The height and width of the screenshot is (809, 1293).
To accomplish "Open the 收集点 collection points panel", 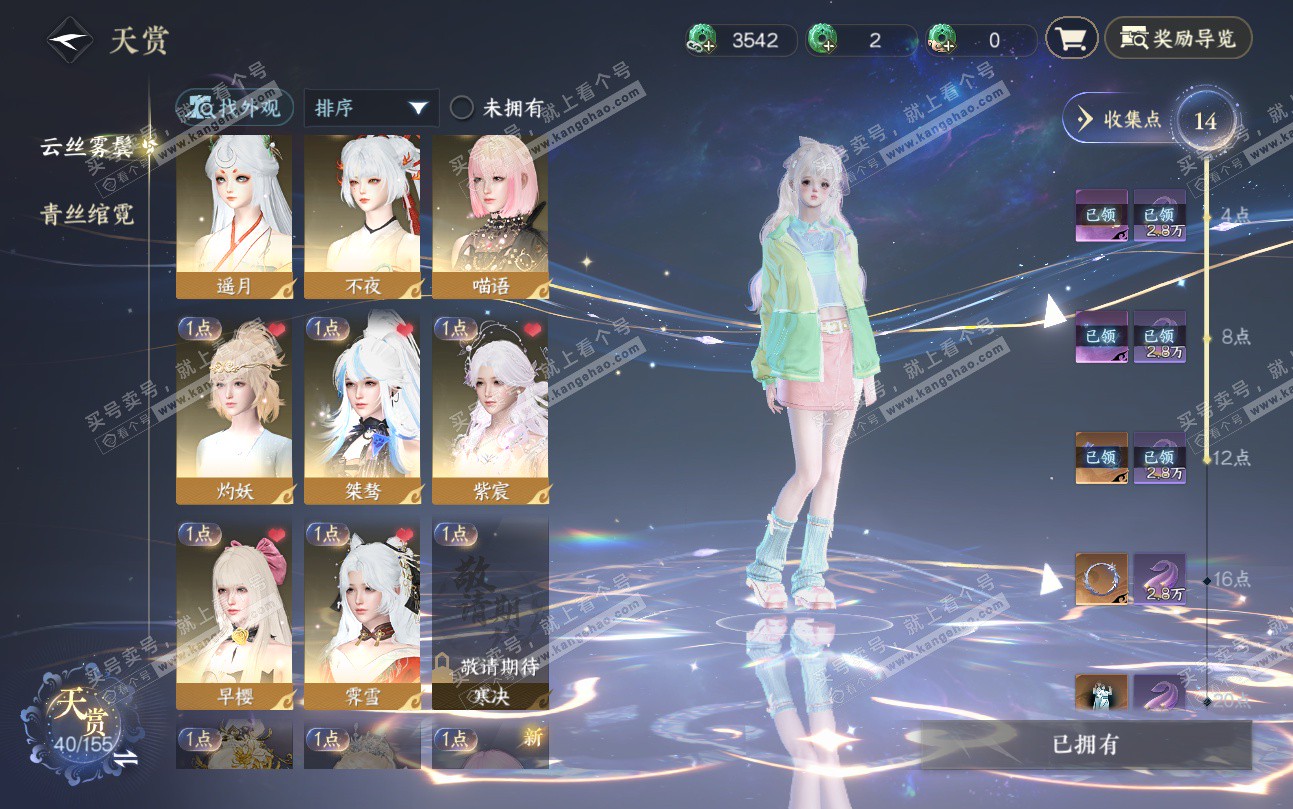I will pyautogui.click(x=1120, y=120).
